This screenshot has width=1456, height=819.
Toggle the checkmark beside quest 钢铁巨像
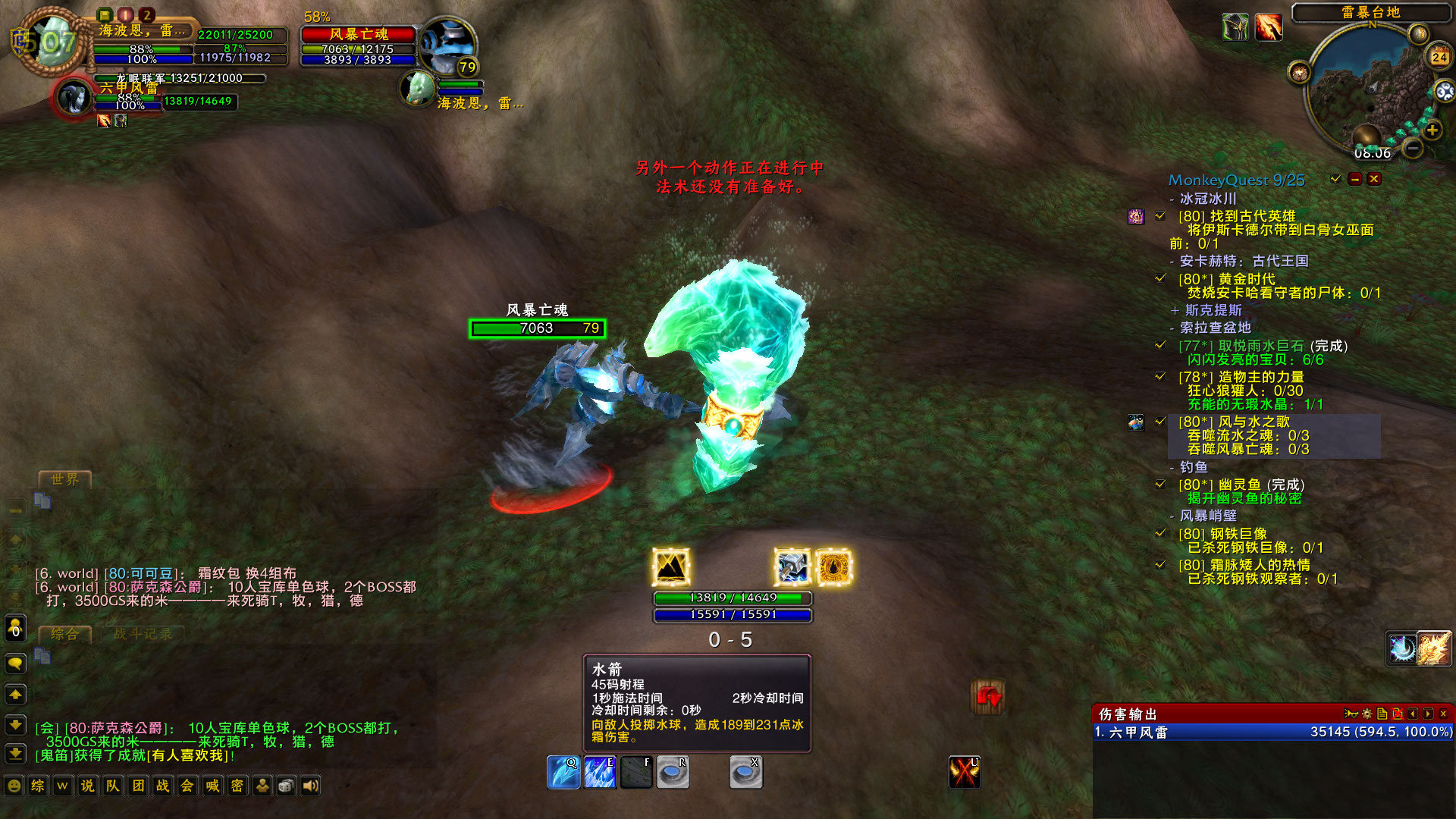(1159, 534)
